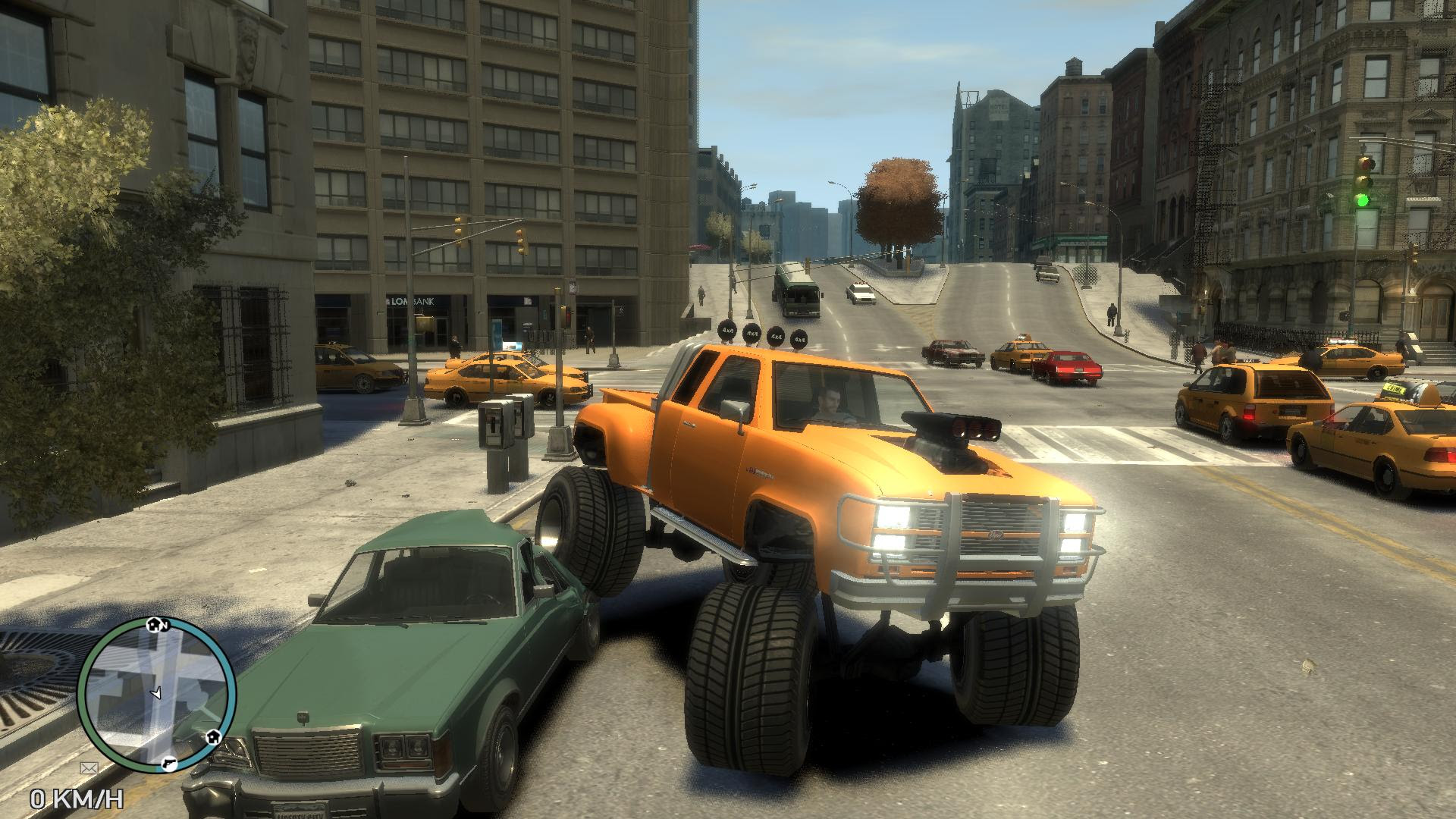1456x819 pixels.
Task: Click the north 'N' marker on the radar
Action: coord(165,626)
